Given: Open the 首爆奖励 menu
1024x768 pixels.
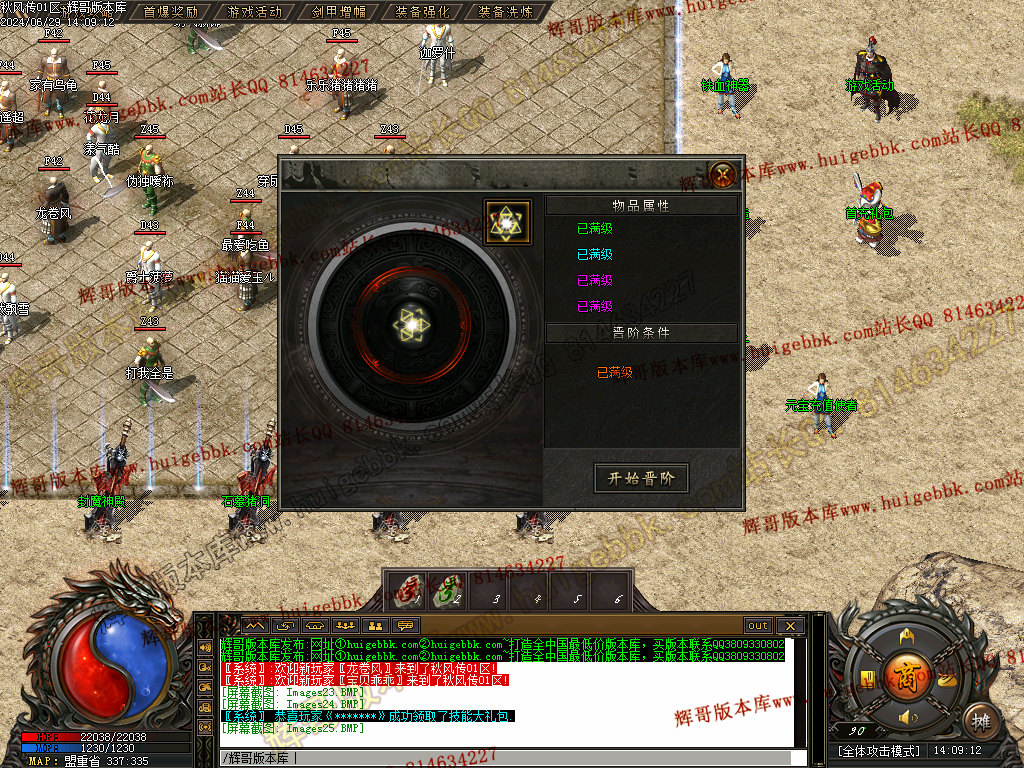Looking at the screenshot, I should (170, 12).
